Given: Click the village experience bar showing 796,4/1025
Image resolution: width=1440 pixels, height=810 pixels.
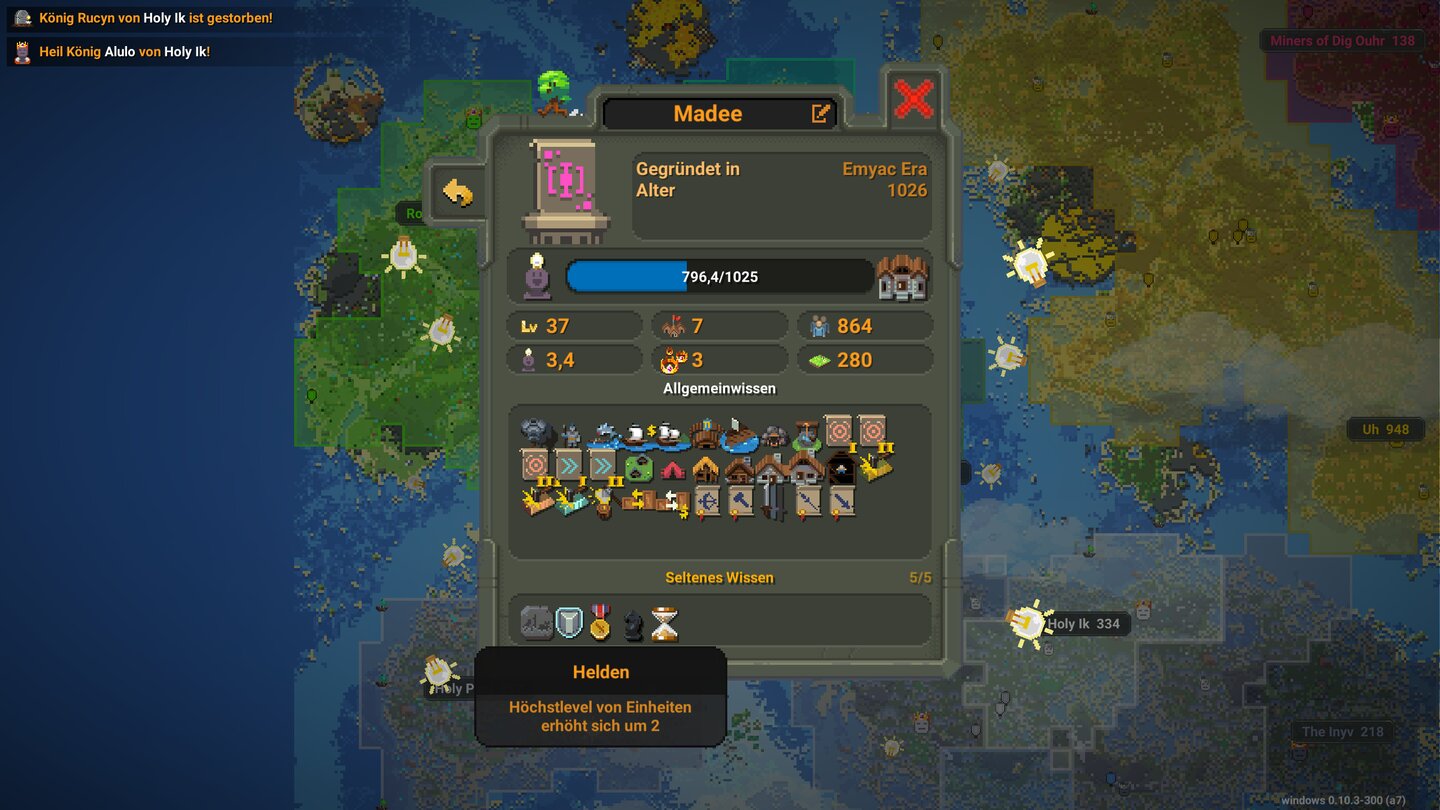Looking at the screenshot, I should (718, 276).
